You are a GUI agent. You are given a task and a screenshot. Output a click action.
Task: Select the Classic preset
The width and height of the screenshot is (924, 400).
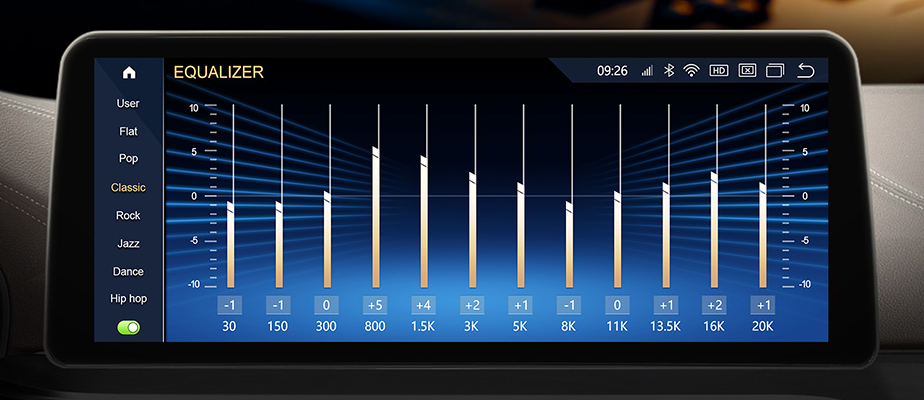128,187
